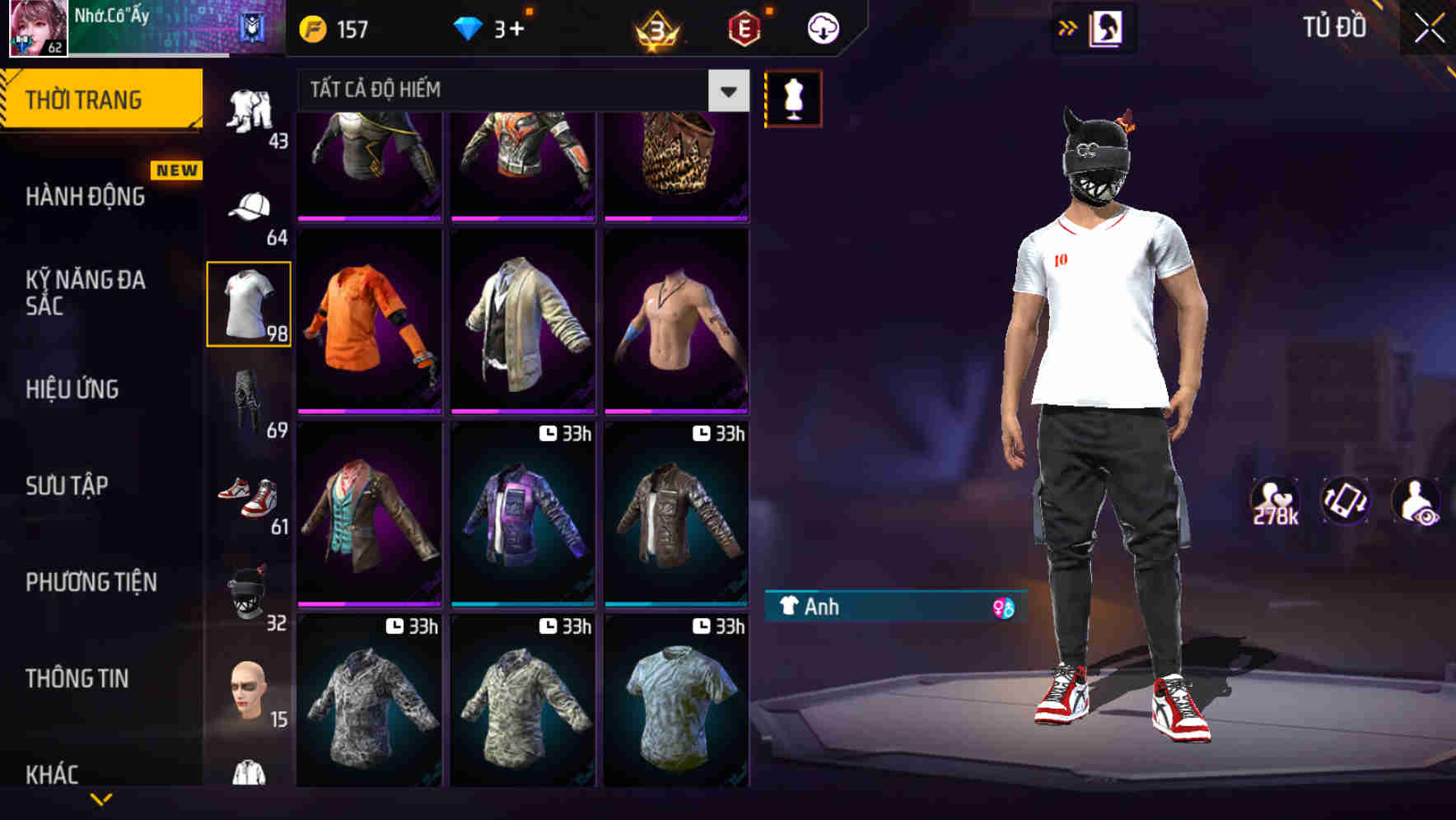Screen dimensions: 1456x820
Task: Open the TẤT CẢ ĐỘ HIẾM rarity dropdown
Action: point(519,90)
